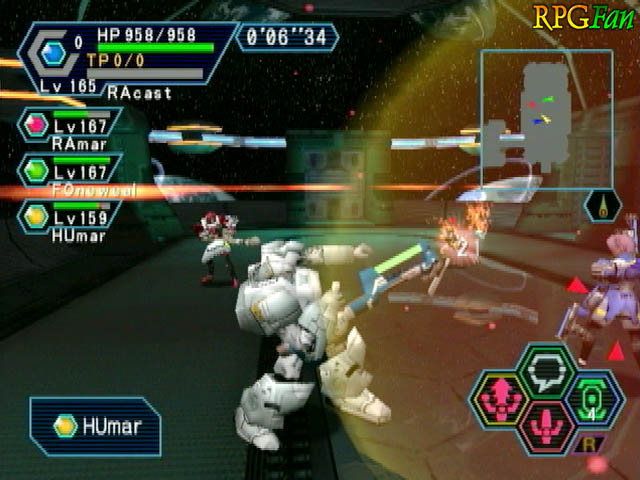The image size is (640, 480).
Task: Choose the Lv 159 HUmar party entry
Action: 68,218
